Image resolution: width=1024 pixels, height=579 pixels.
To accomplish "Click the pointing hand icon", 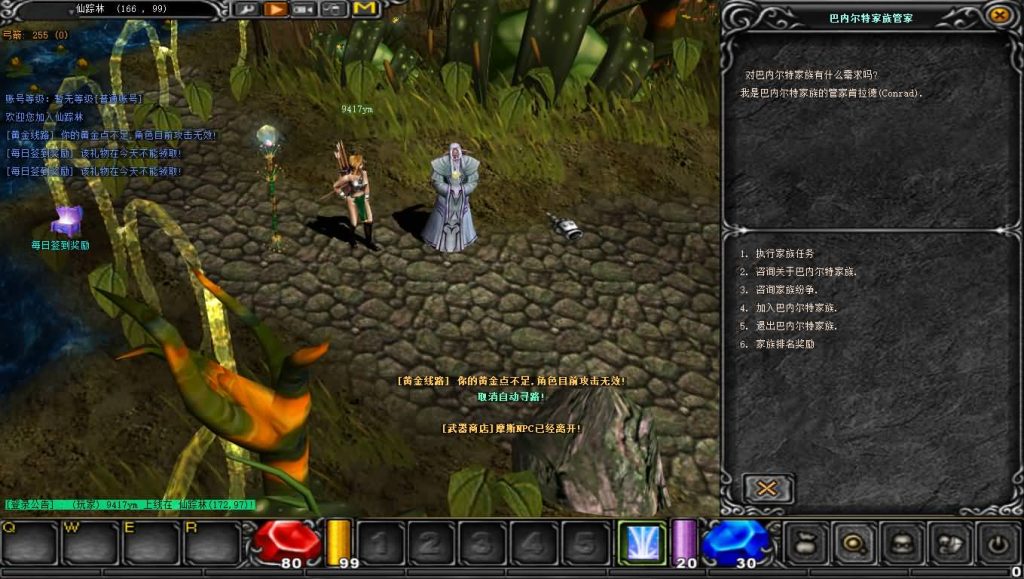I will click(950, 543).
